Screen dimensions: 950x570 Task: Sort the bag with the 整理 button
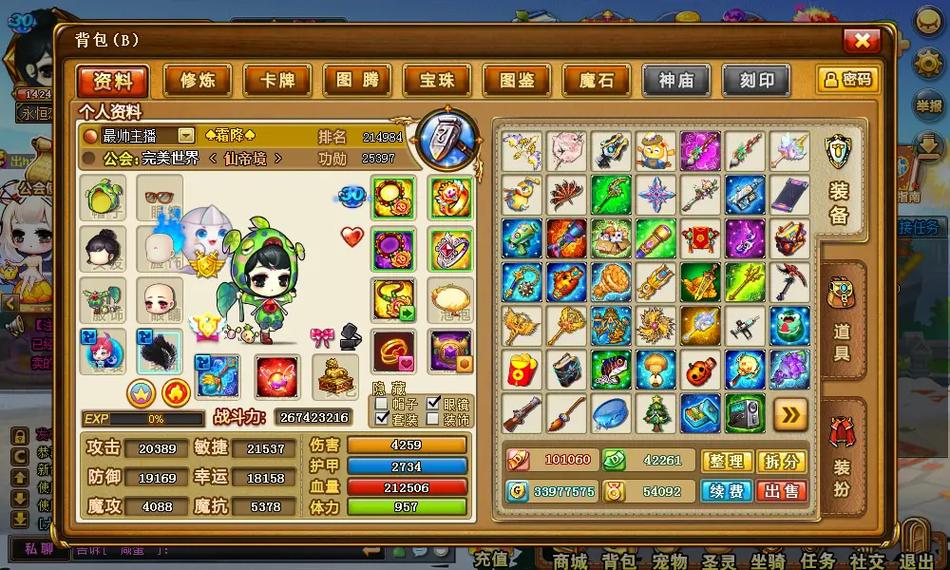coord(727,461)
